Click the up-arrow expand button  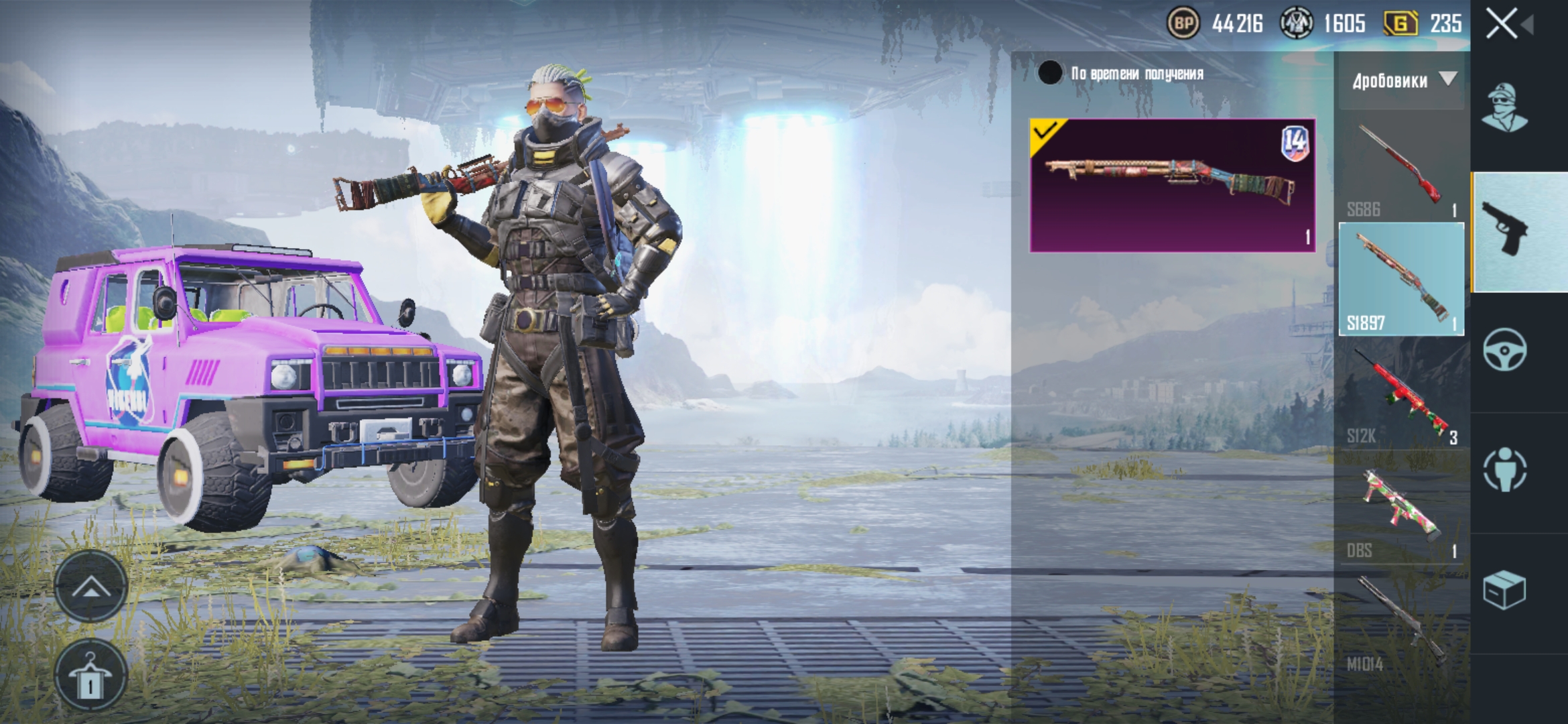coord(91,587)
